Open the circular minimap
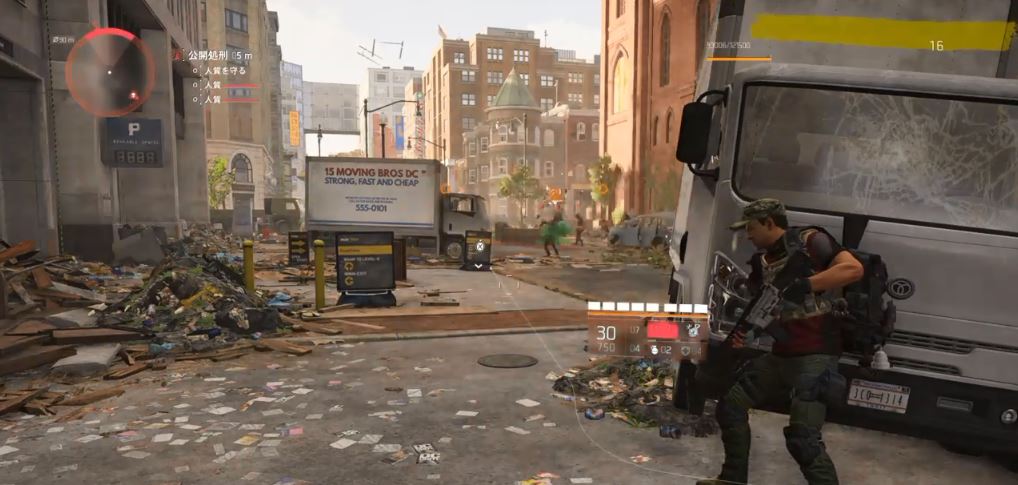The image size is (1018, 485). [110, 72]
